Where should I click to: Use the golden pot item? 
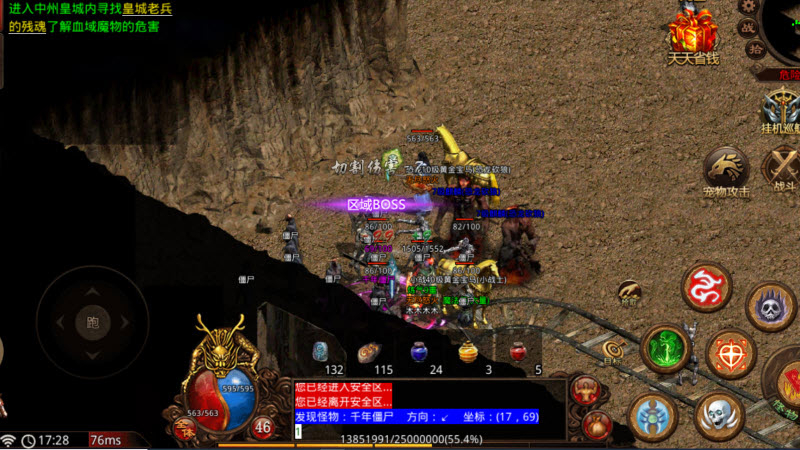pos(468,352)
